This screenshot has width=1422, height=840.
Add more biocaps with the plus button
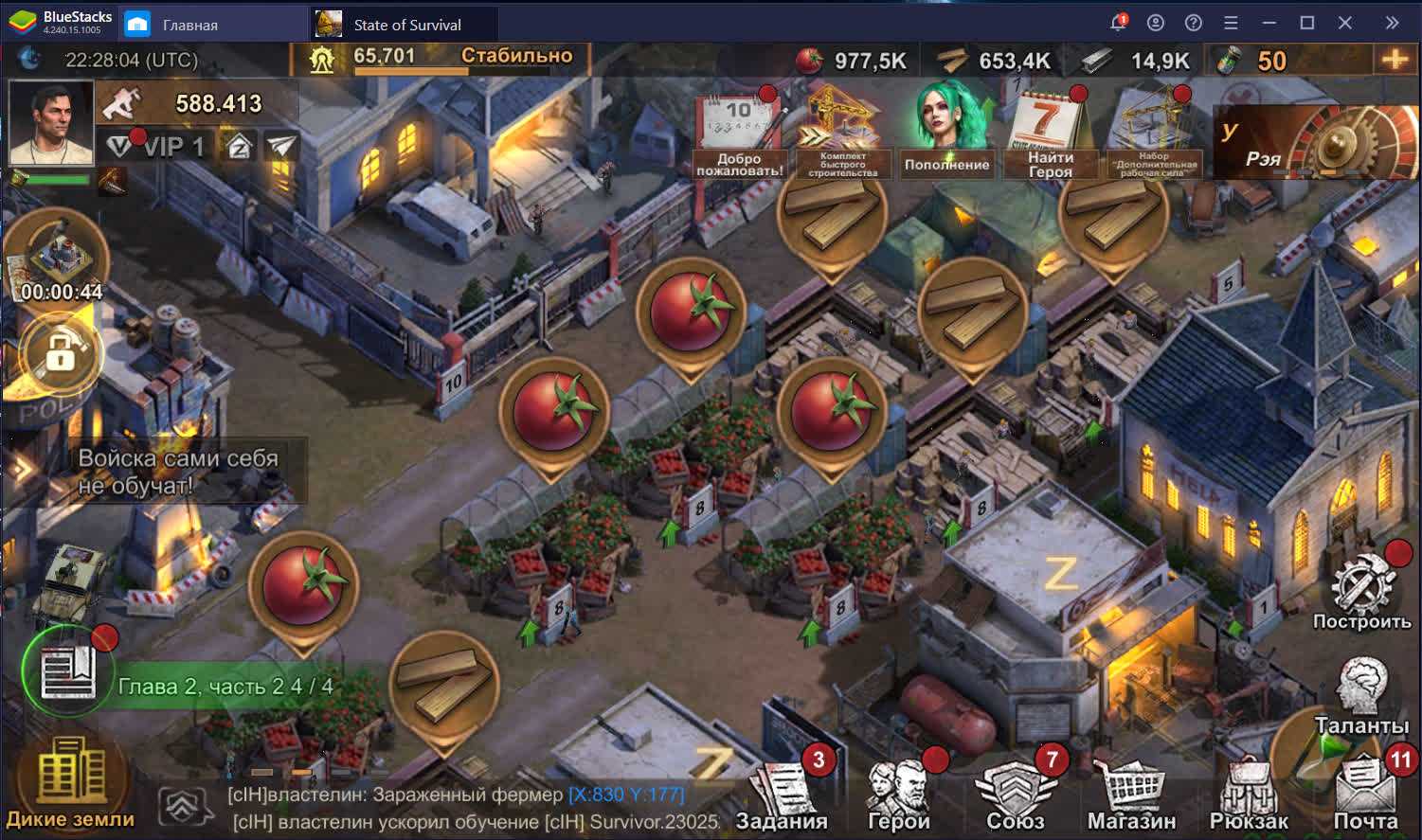click(1395, 60)
